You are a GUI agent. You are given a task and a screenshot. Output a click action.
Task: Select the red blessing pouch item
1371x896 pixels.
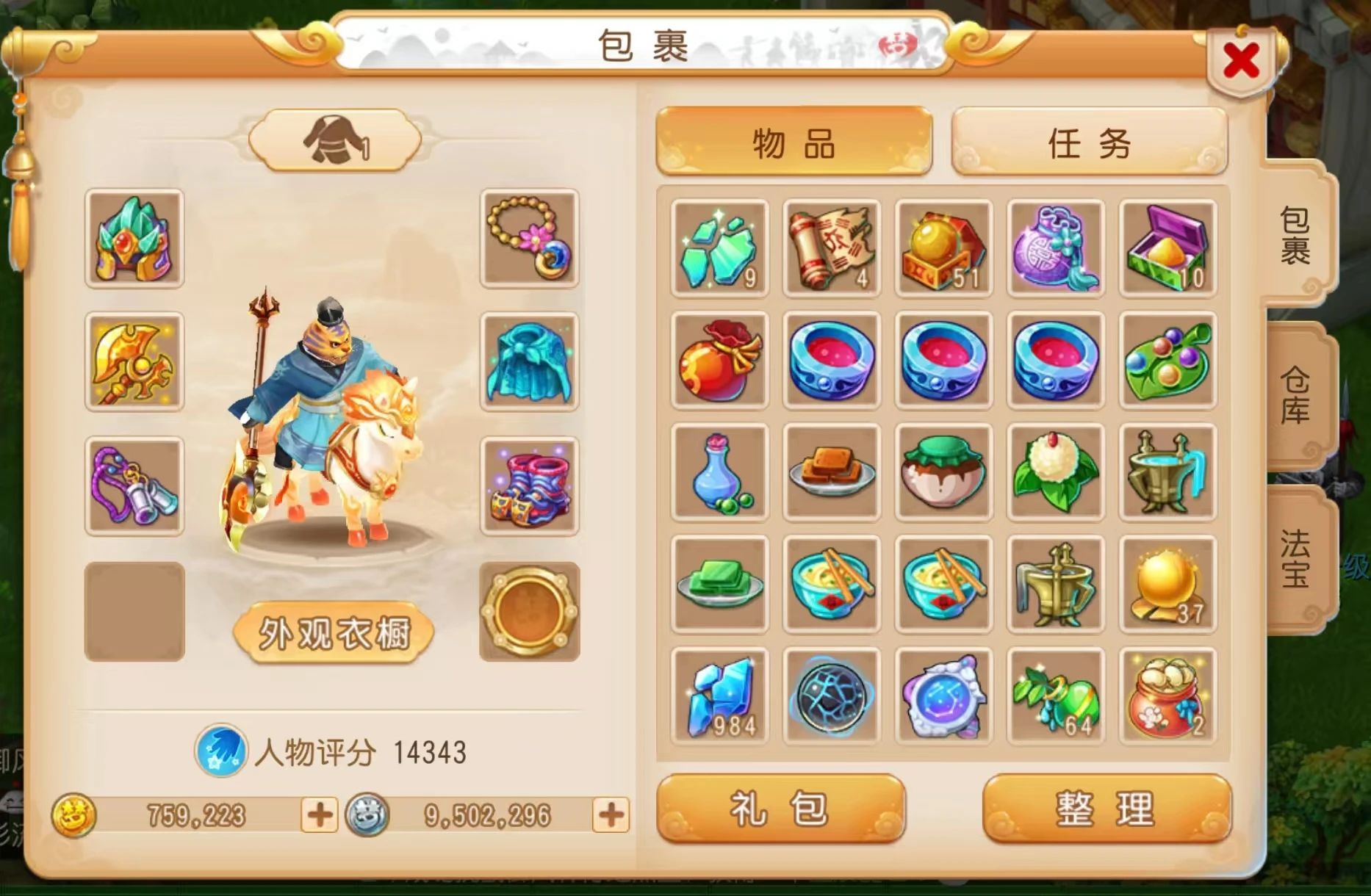[x=719, y=361]
